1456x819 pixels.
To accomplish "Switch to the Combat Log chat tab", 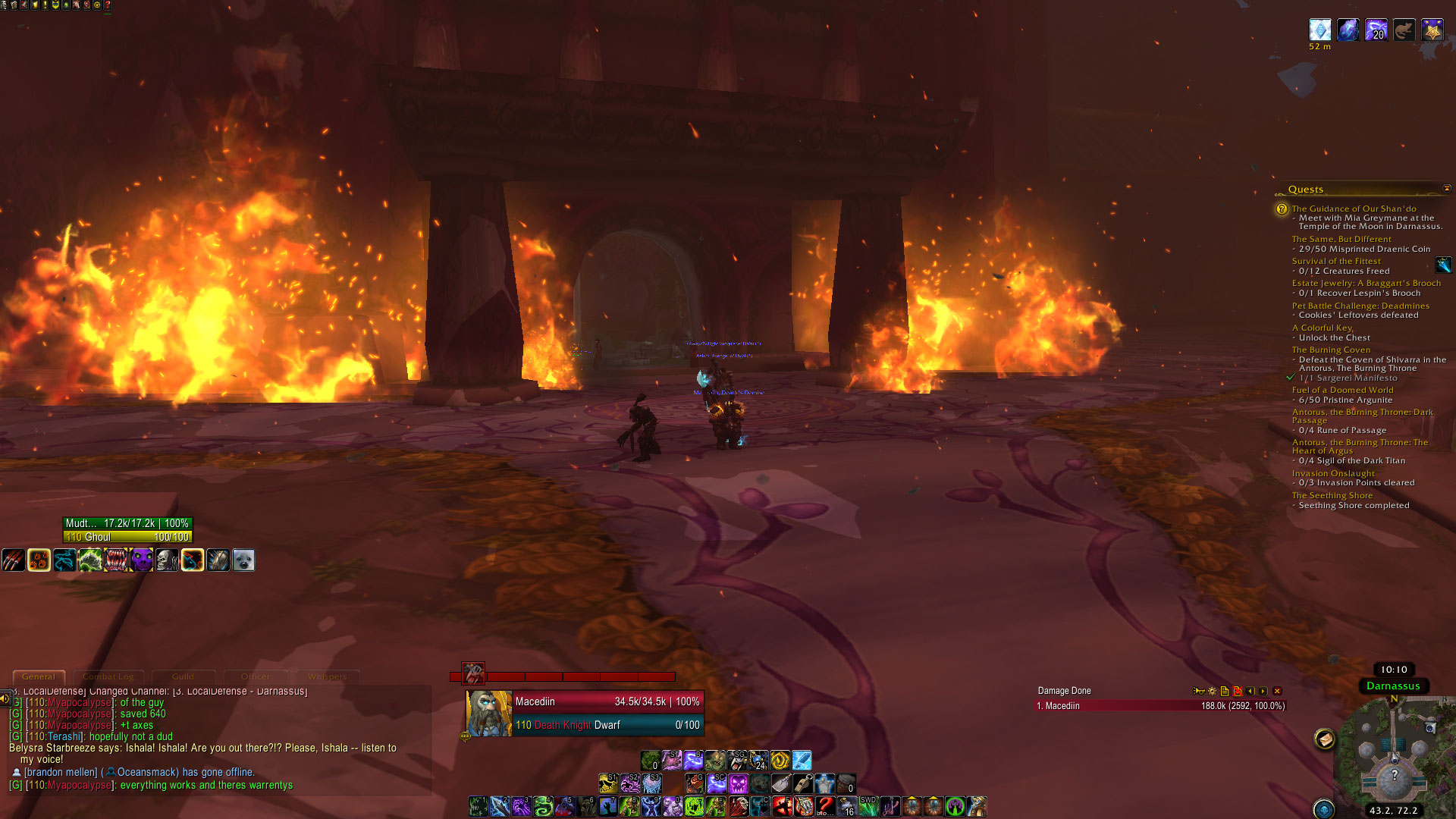I will pos(108,676).
